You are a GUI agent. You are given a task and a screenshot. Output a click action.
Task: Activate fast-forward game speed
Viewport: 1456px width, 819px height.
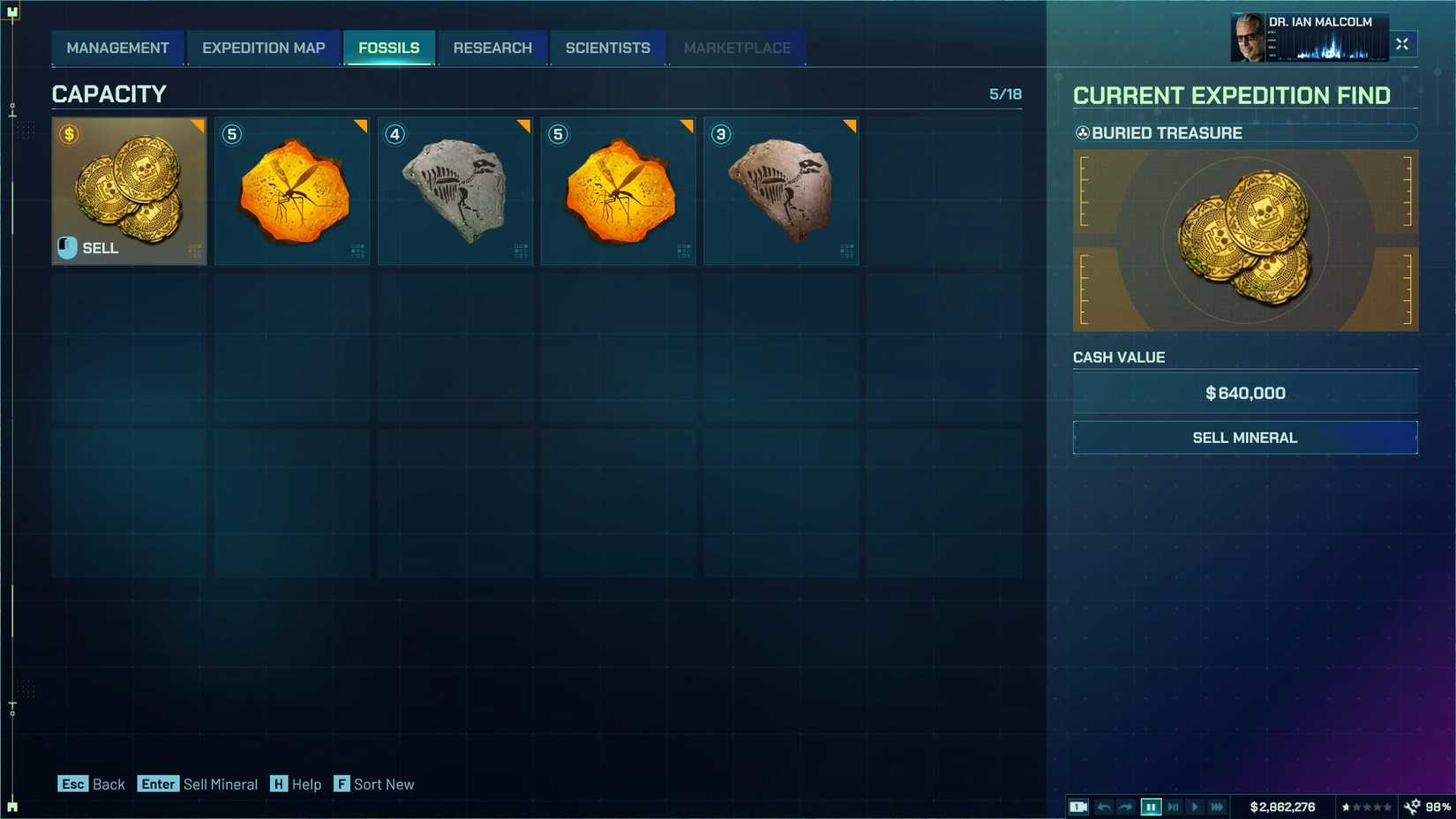coord(1219,806)
